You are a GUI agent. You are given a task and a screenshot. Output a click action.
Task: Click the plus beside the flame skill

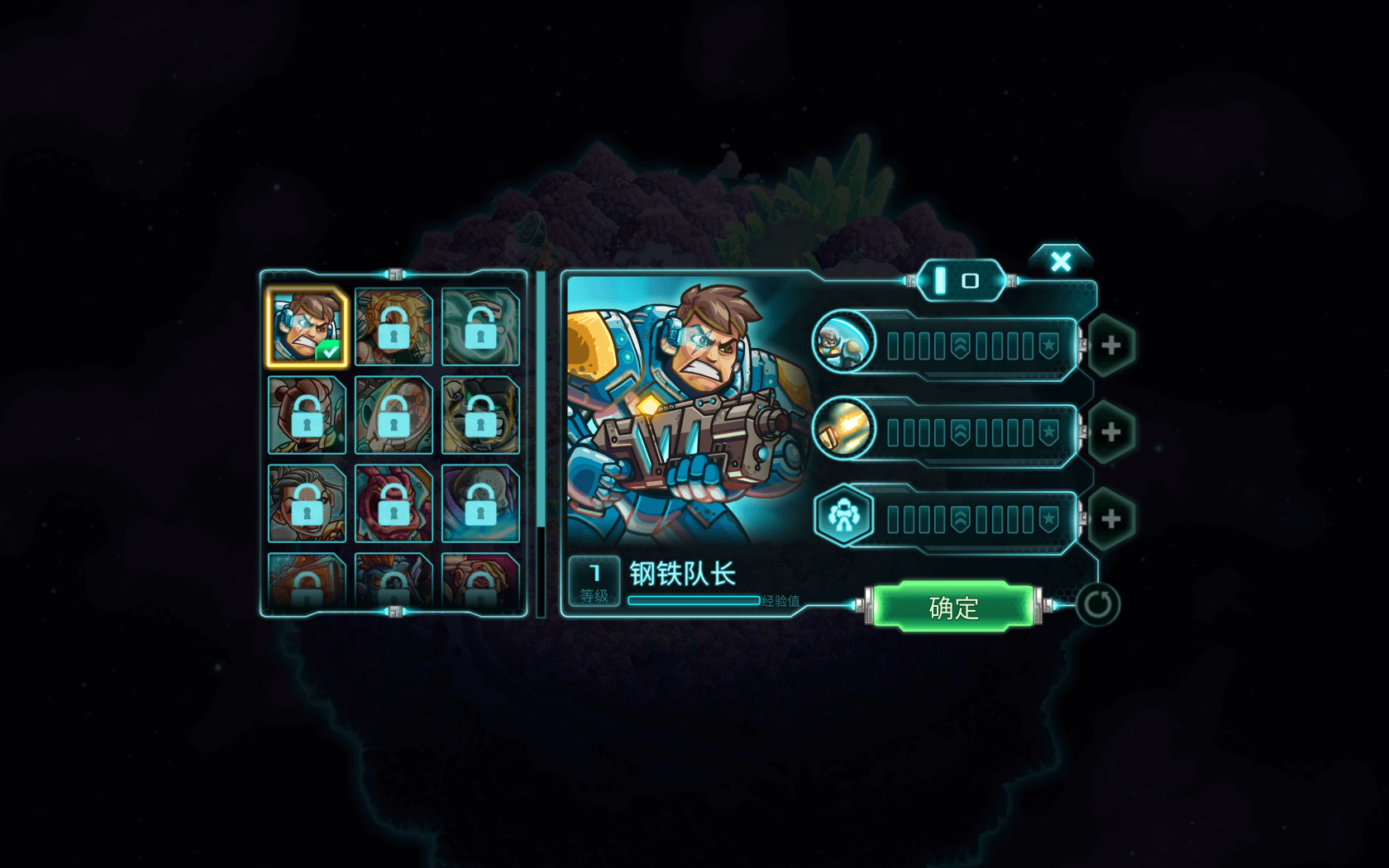pyautogui.click(x=1111, y=430)
